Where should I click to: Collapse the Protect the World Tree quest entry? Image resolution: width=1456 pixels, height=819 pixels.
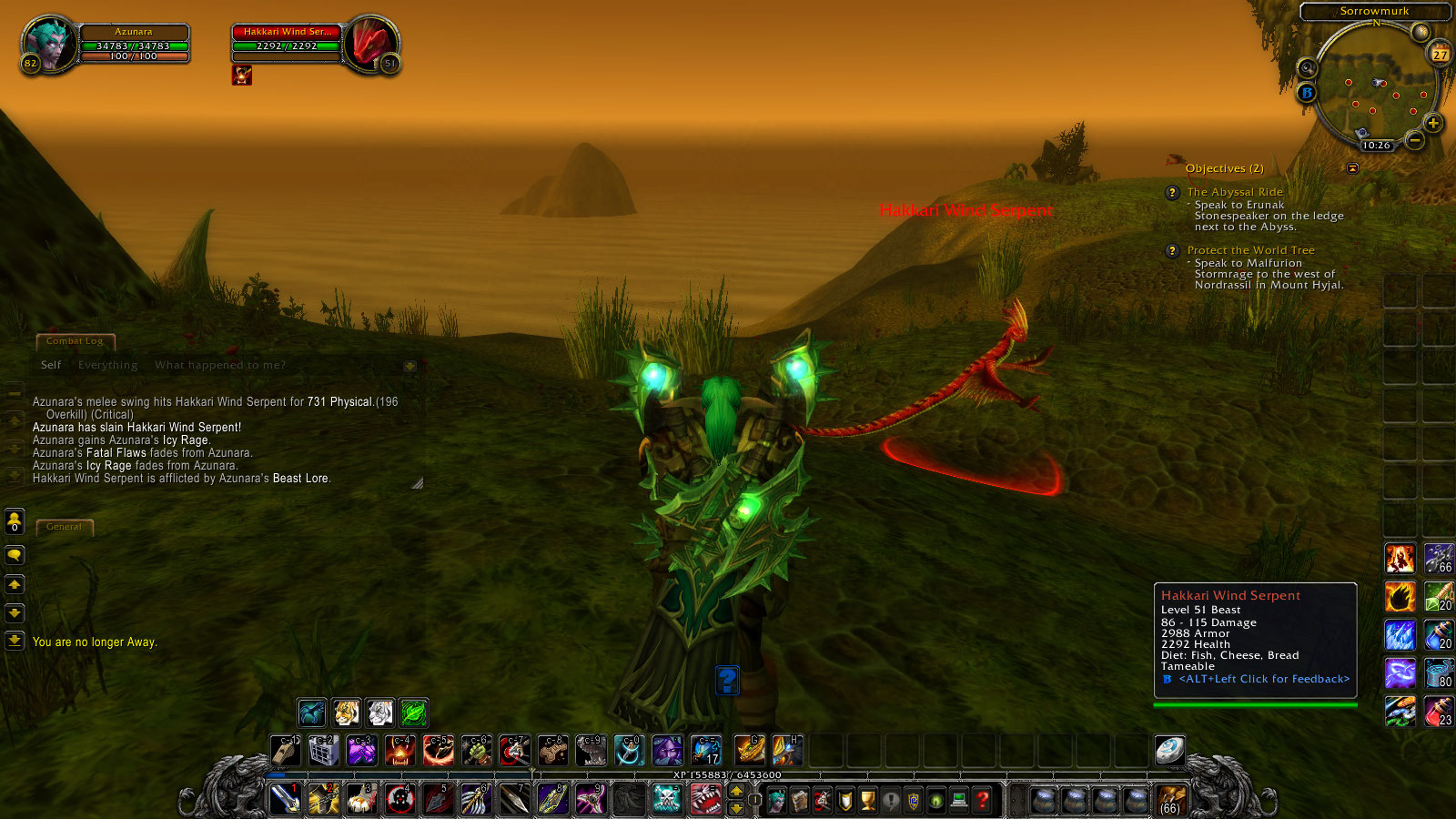click(x=1171, y=250)
